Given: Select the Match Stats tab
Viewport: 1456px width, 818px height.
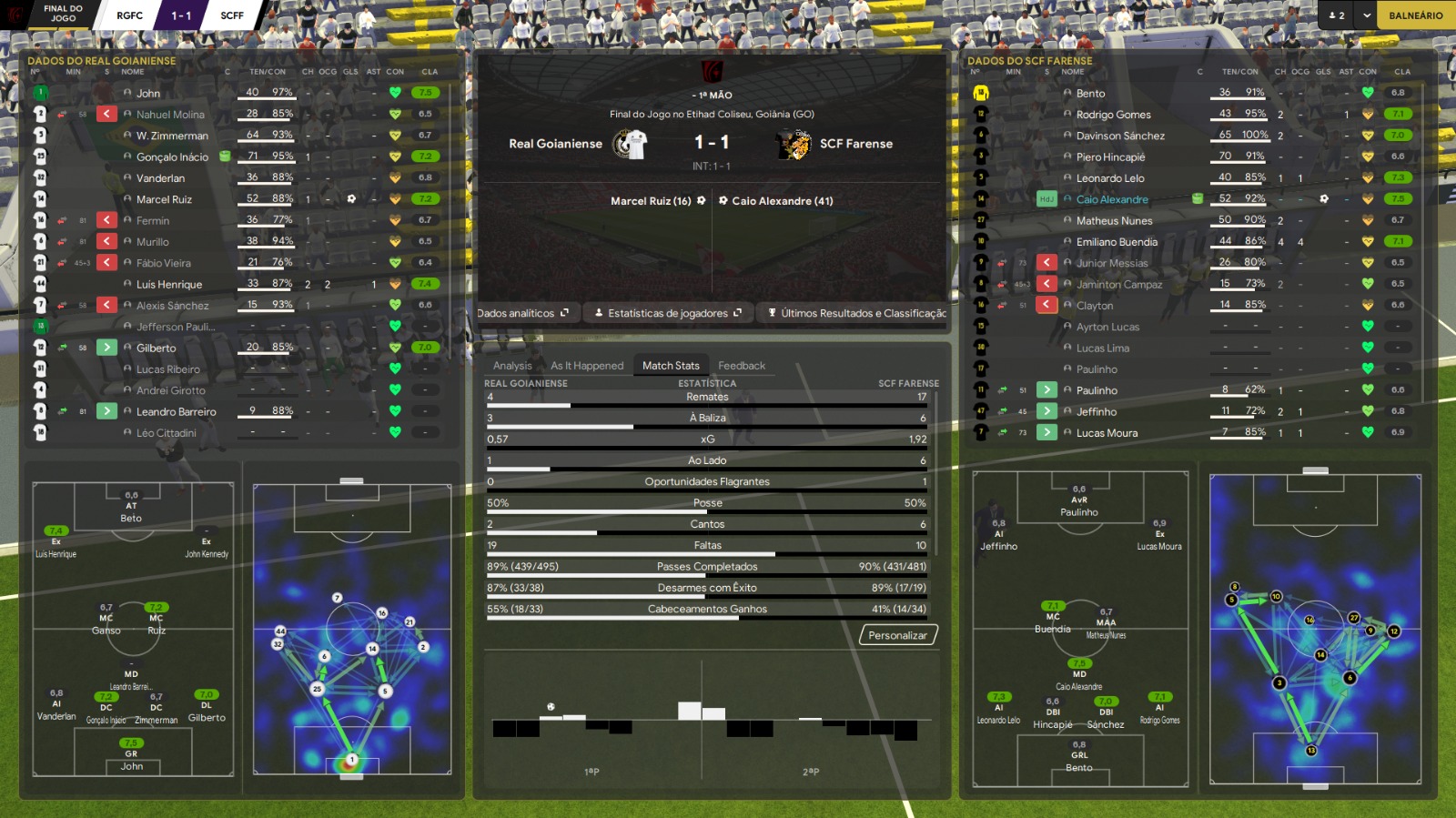Looking at the screenshot, I should click(x=671, y=366).
